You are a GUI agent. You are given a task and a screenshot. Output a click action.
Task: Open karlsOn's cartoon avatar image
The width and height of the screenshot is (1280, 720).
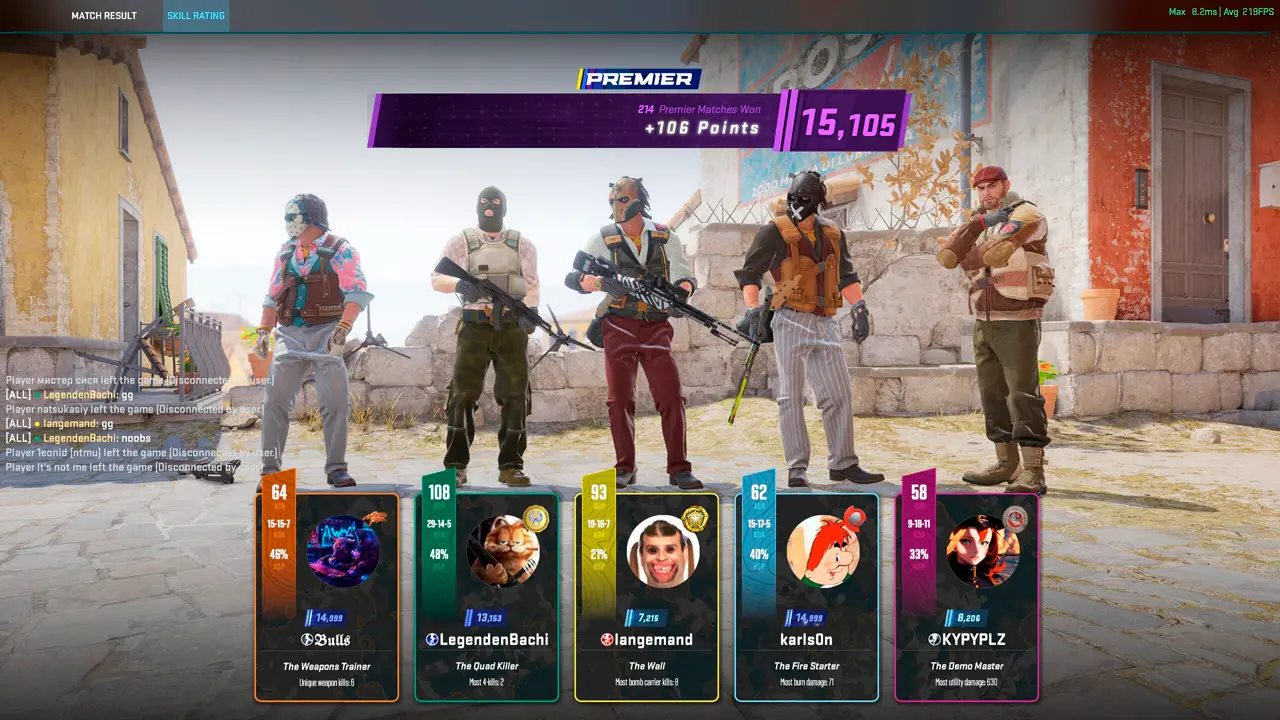(823, 551)
